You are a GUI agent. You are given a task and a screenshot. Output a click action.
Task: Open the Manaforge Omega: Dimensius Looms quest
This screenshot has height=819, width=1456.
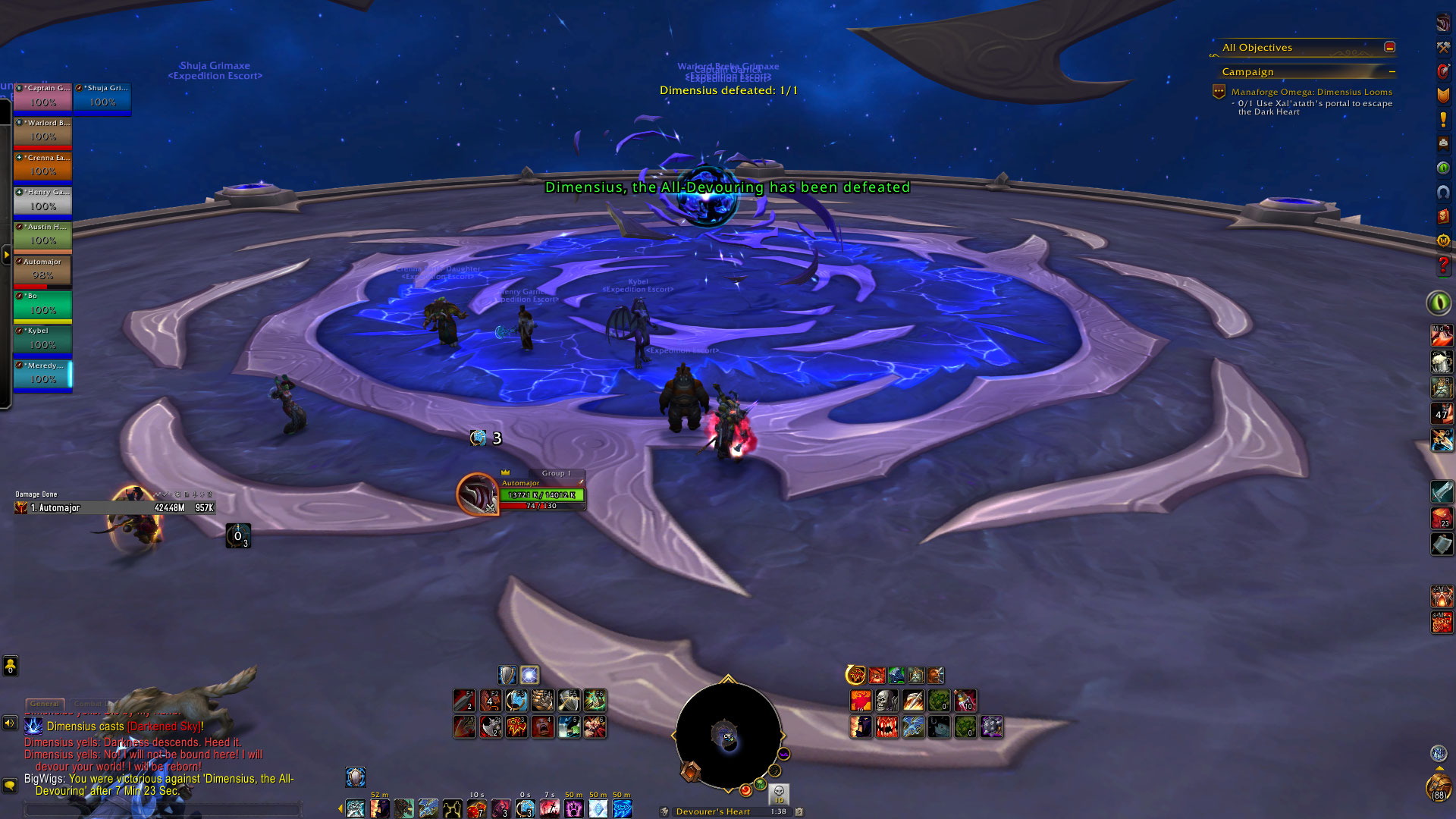tap(1311, 92)
